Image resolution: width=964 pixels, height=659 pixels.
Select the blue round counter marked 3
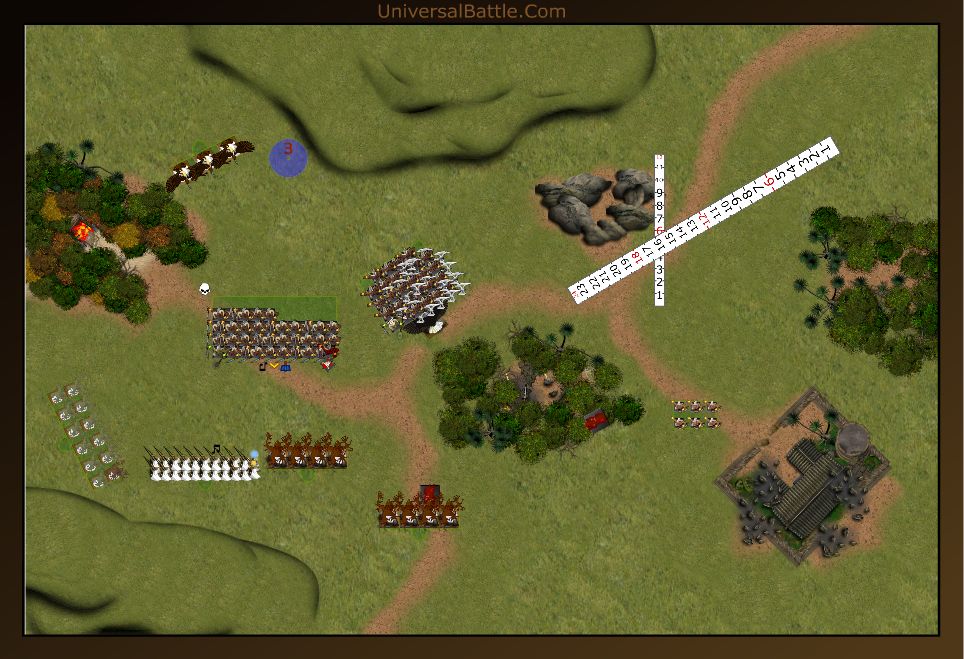288,158
